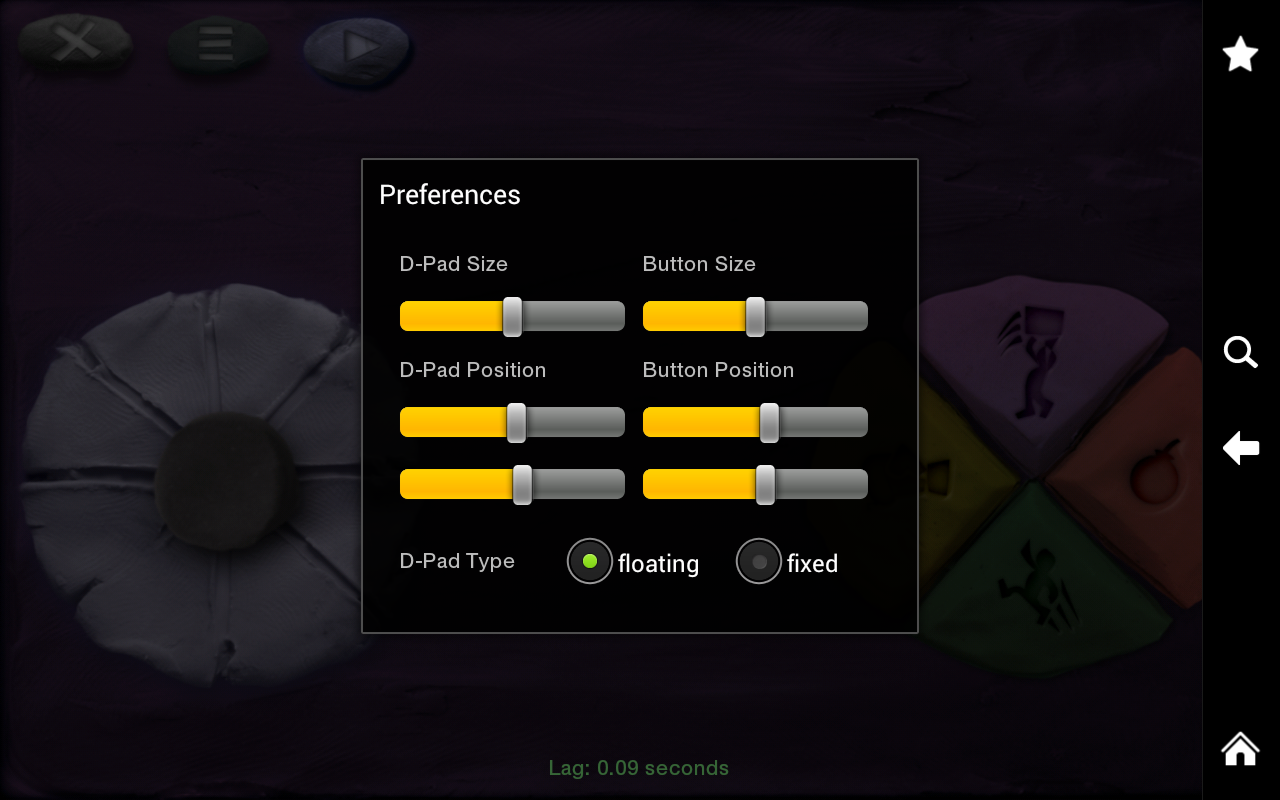Tap the star favorite icon in sidebar

coord(1240,53)
